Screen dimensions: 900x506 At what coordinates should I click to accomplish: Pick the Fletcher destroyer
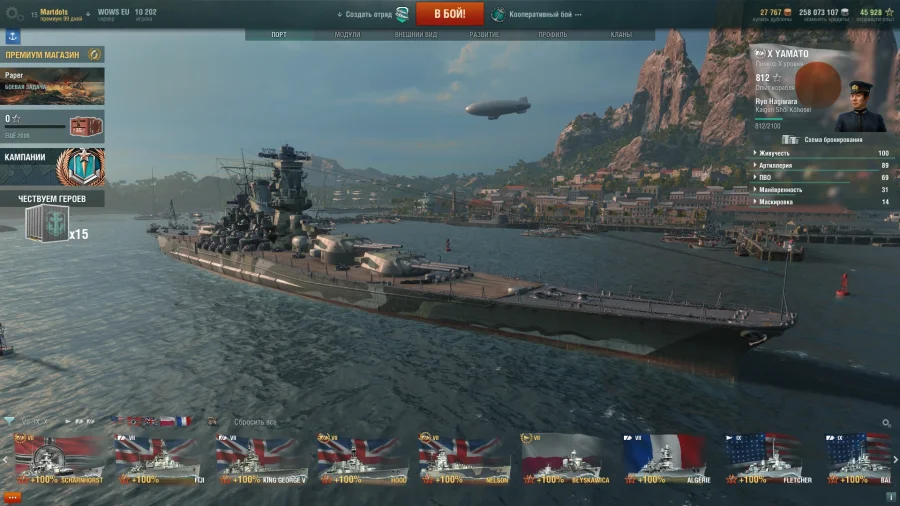tap(768, 460)
